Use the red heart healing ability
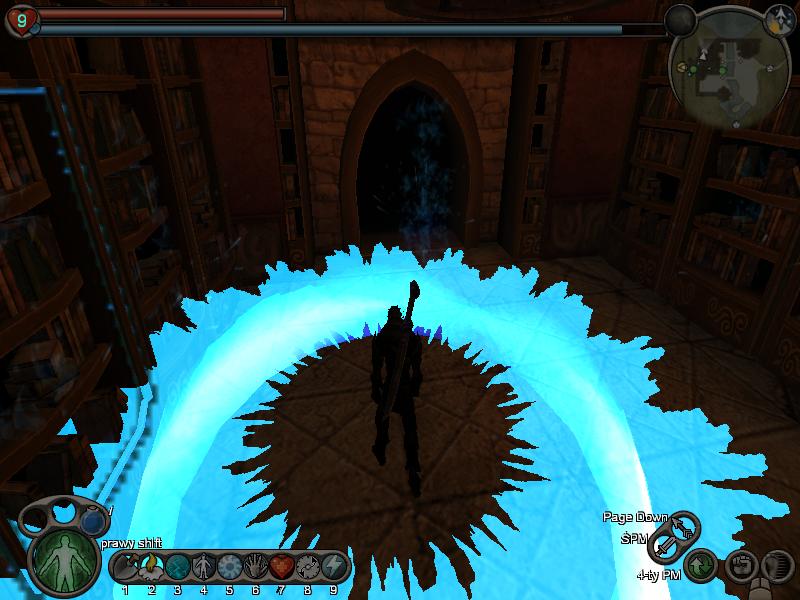Screen dimensions: 800x600 (x=282, y=566)
